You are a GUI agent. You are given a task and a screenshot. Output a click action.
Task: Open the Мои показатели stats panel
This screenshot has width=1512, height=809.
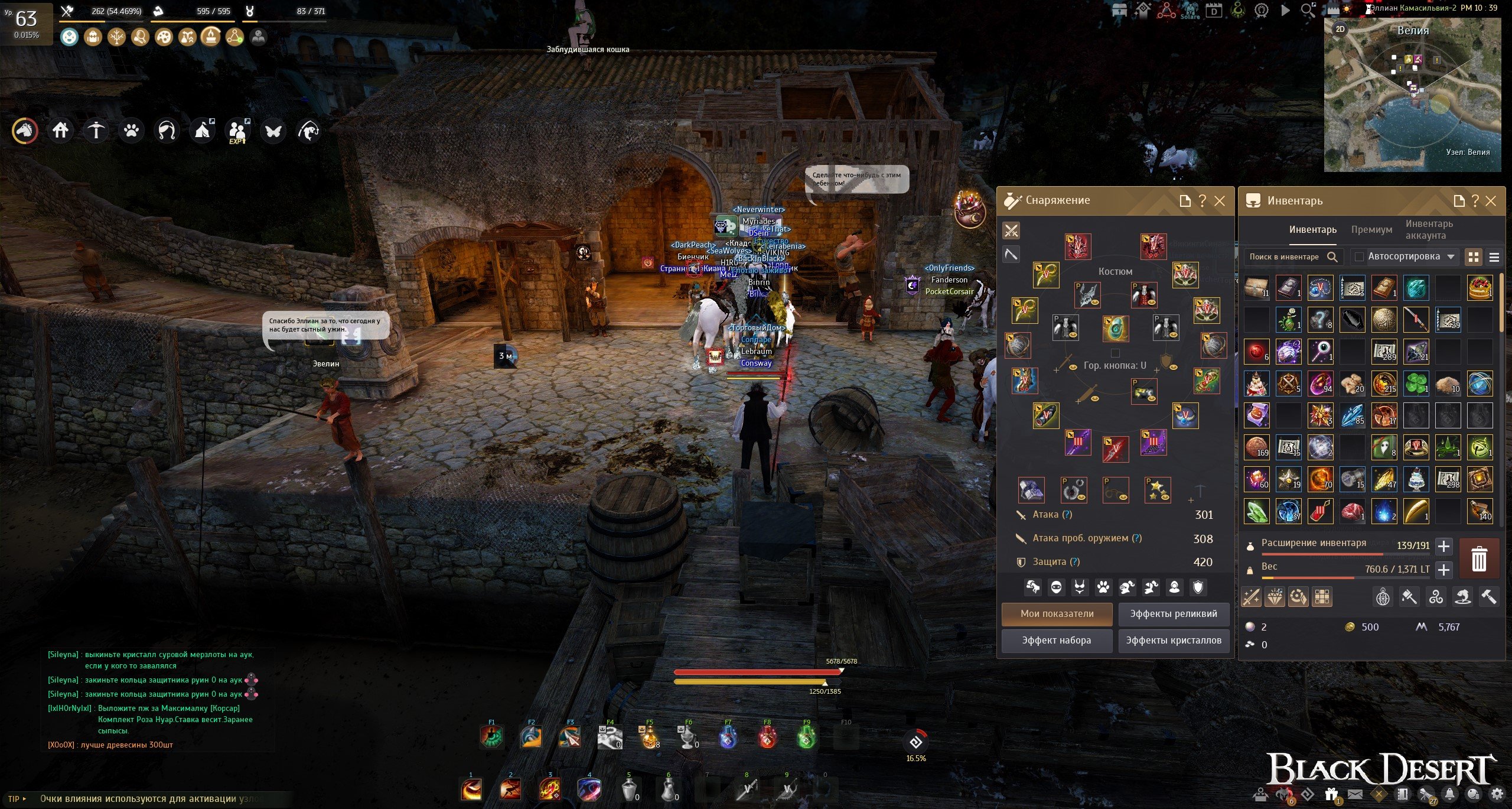[1057, 613]
